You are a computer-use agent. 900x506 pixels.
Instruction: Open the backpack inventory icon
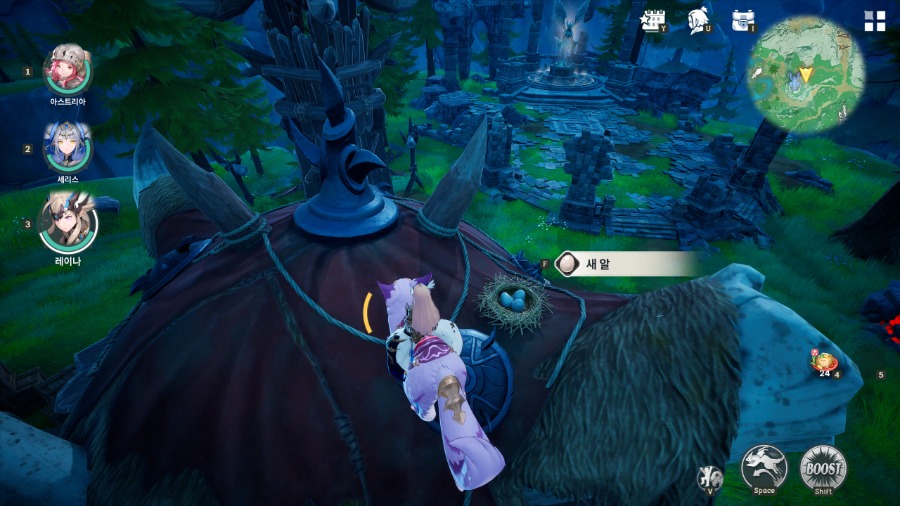(x=742, y=20)
